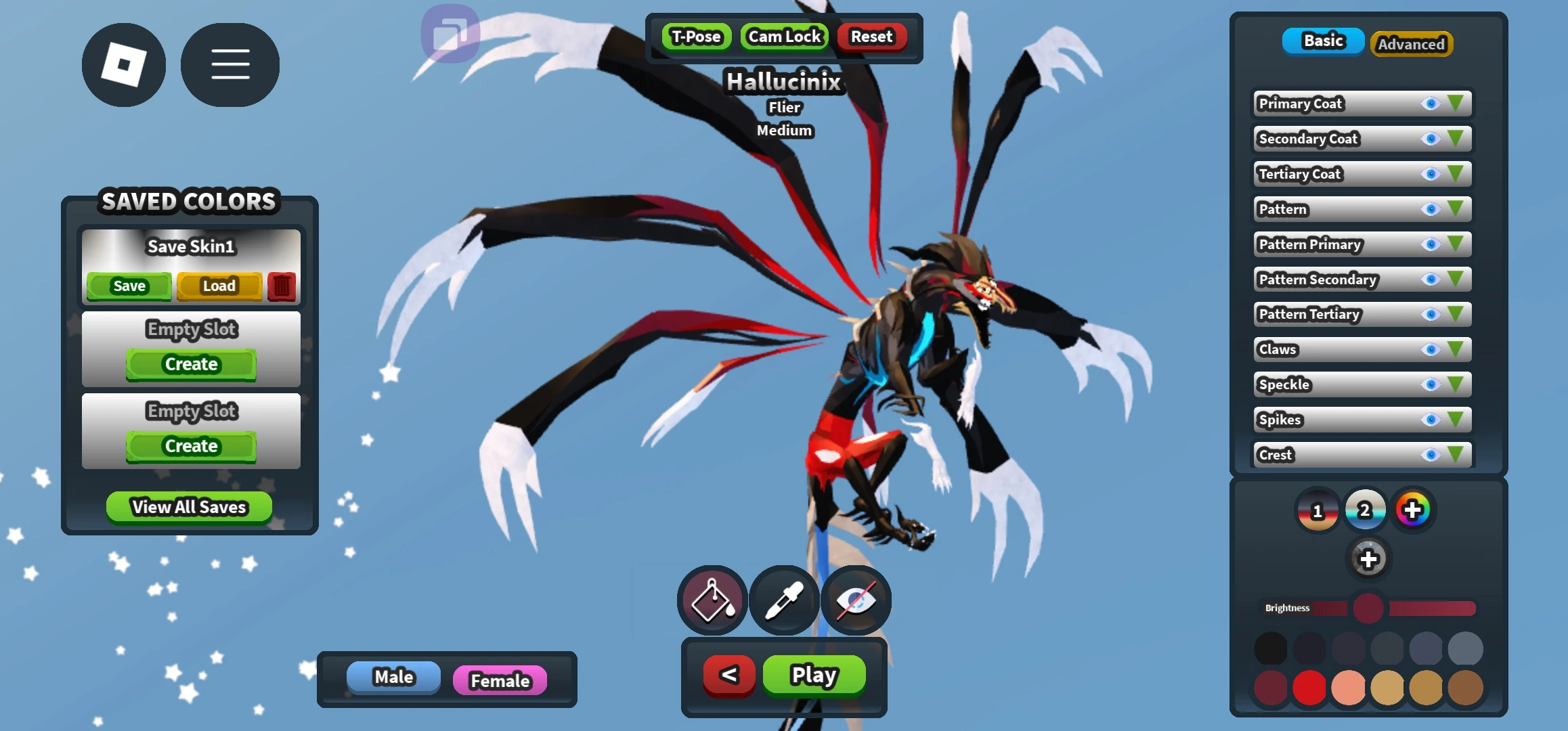Viewport: 1568px width, 731px height.
Task: Click the rainbow plus to add new palette
Action: click(1414, 509)
